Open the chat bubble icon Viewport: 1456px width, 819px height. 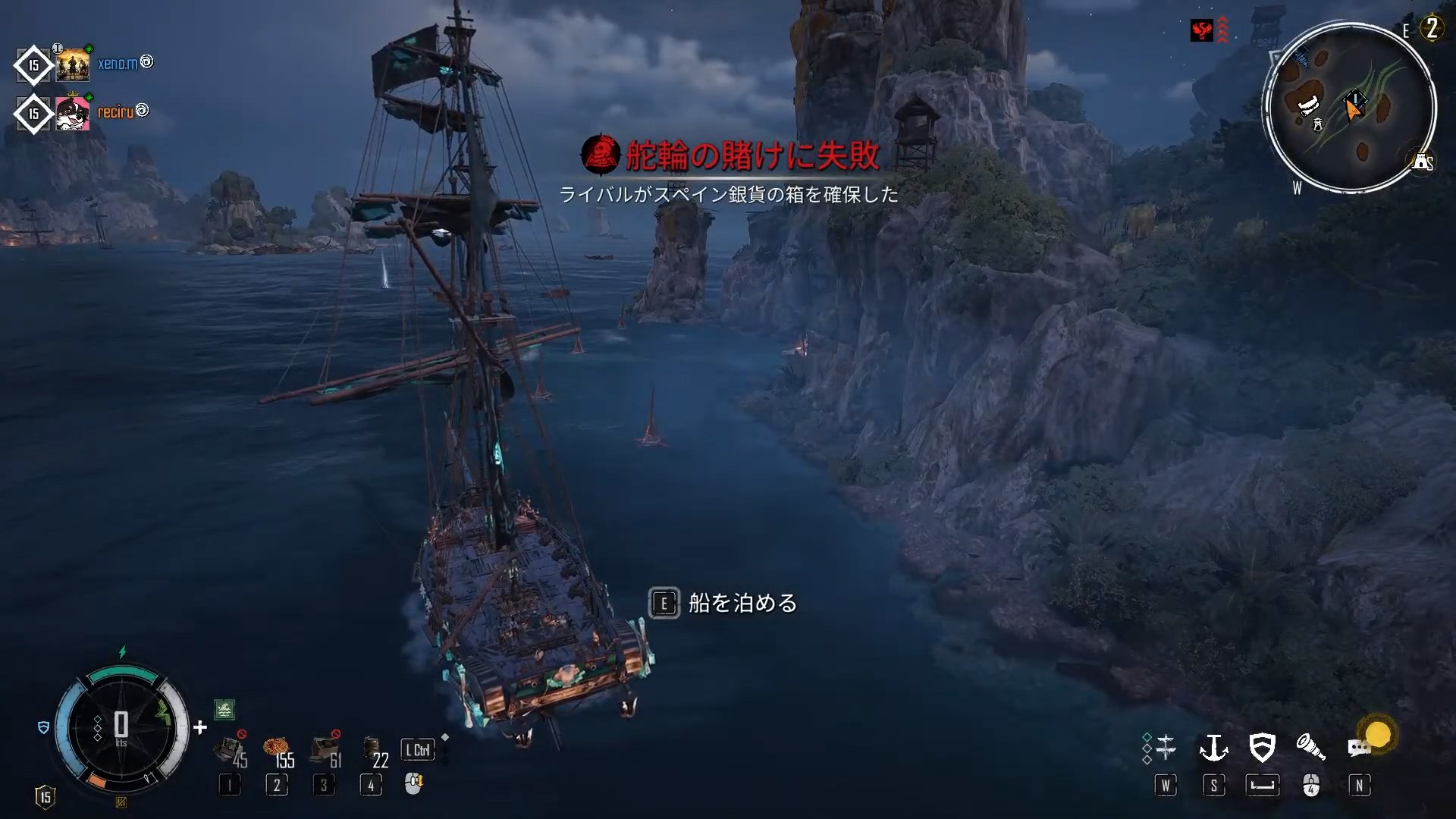[1359, 748]
